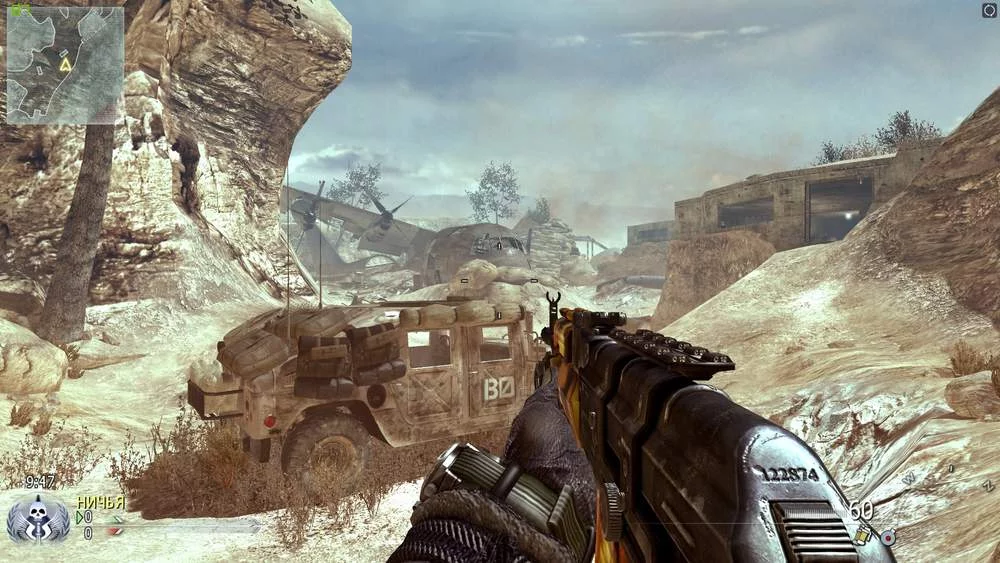
Task: Click the minimap in the corner
Action: [x=65, y=65]
